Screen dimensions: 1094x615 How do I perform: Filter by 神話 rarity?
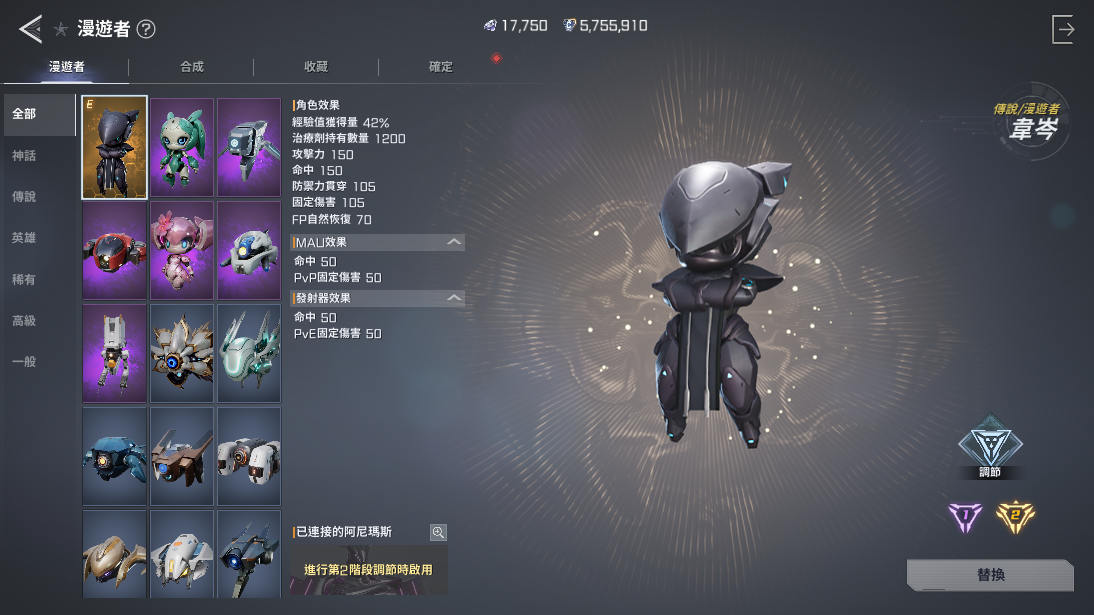coord(24,156)
